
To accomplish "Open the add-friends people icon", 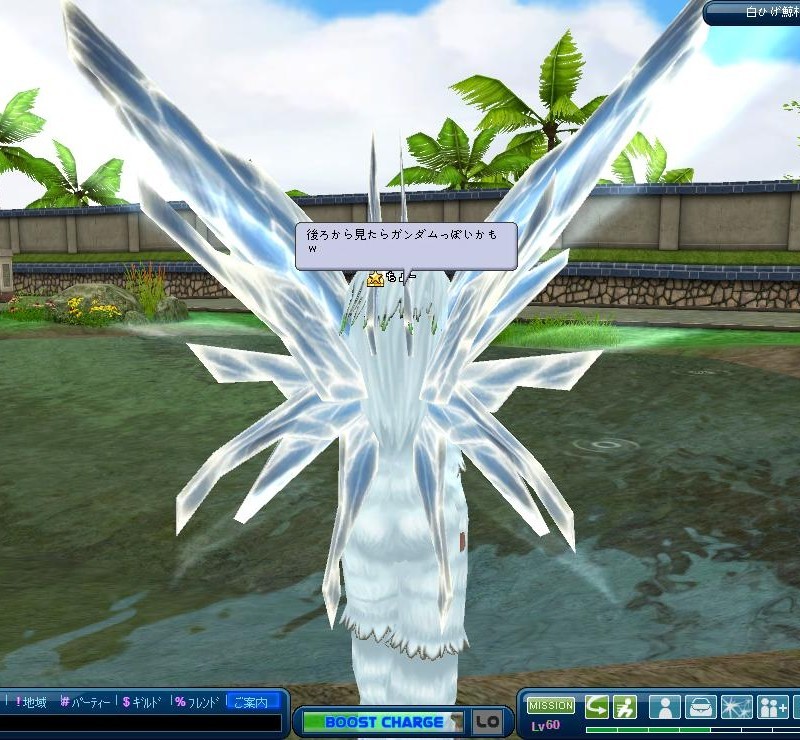I will pyautogui.click(x=773, y=707).
